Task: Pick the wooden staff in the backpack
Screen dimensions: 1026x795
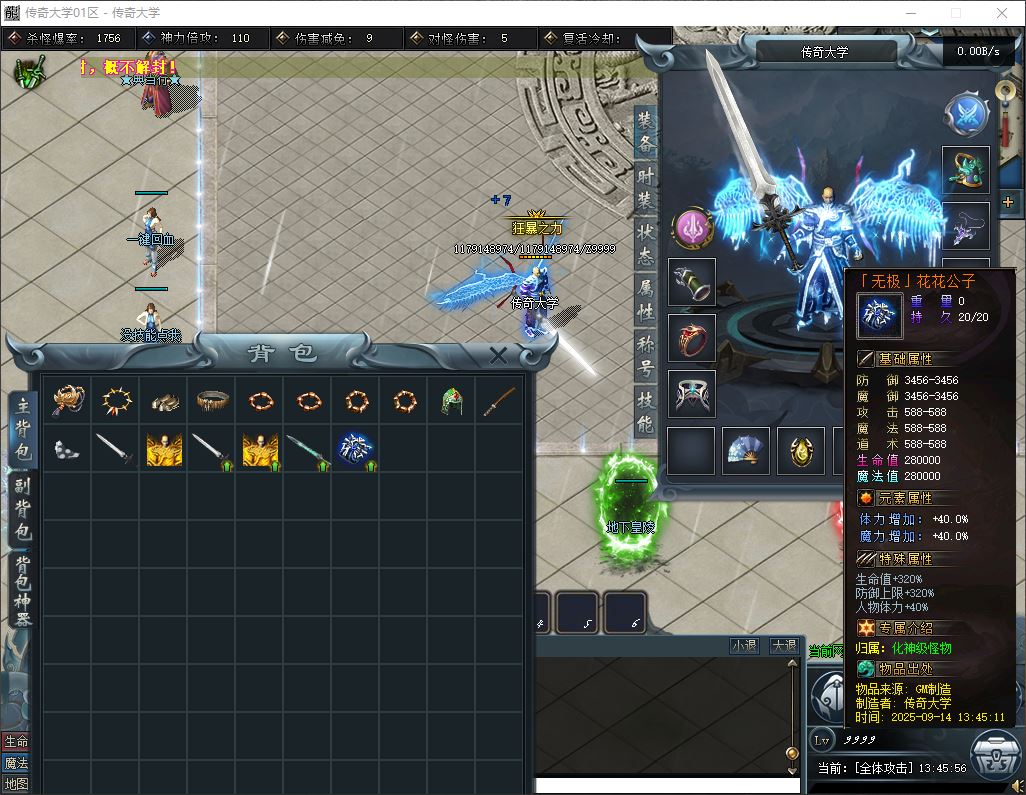Action: 500,401
